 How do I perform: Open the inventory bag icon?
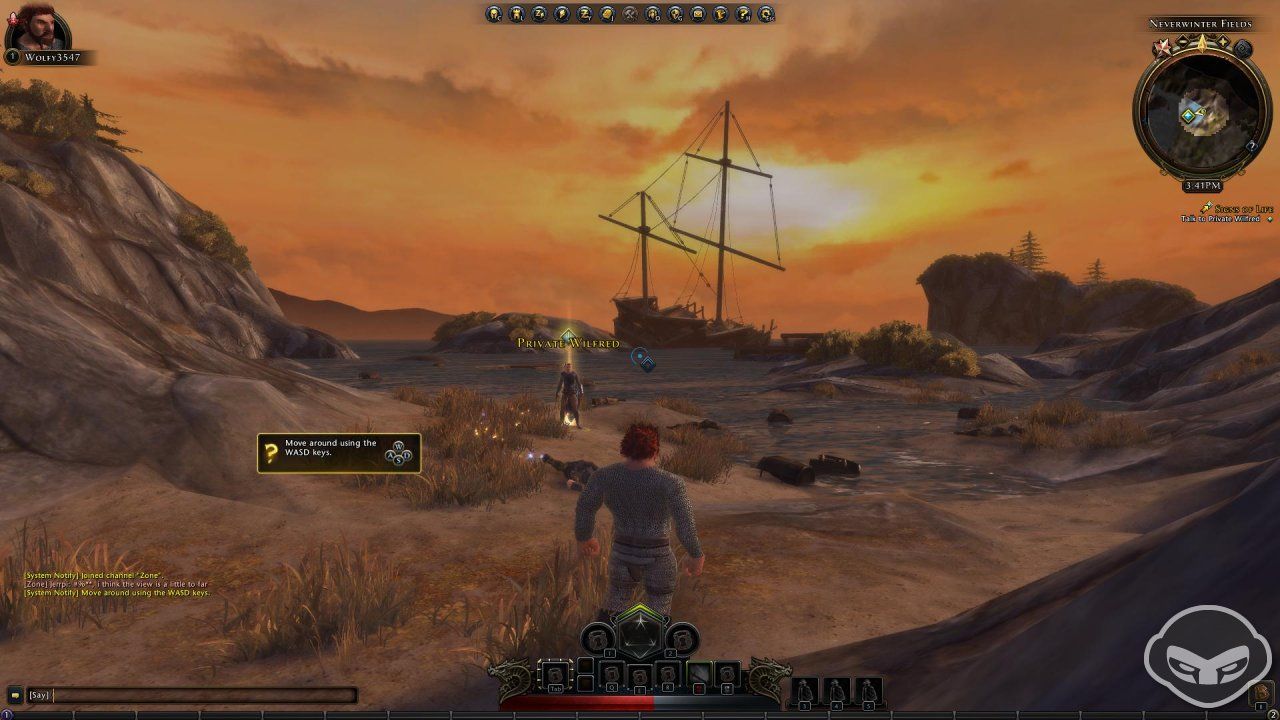(516, 13)
